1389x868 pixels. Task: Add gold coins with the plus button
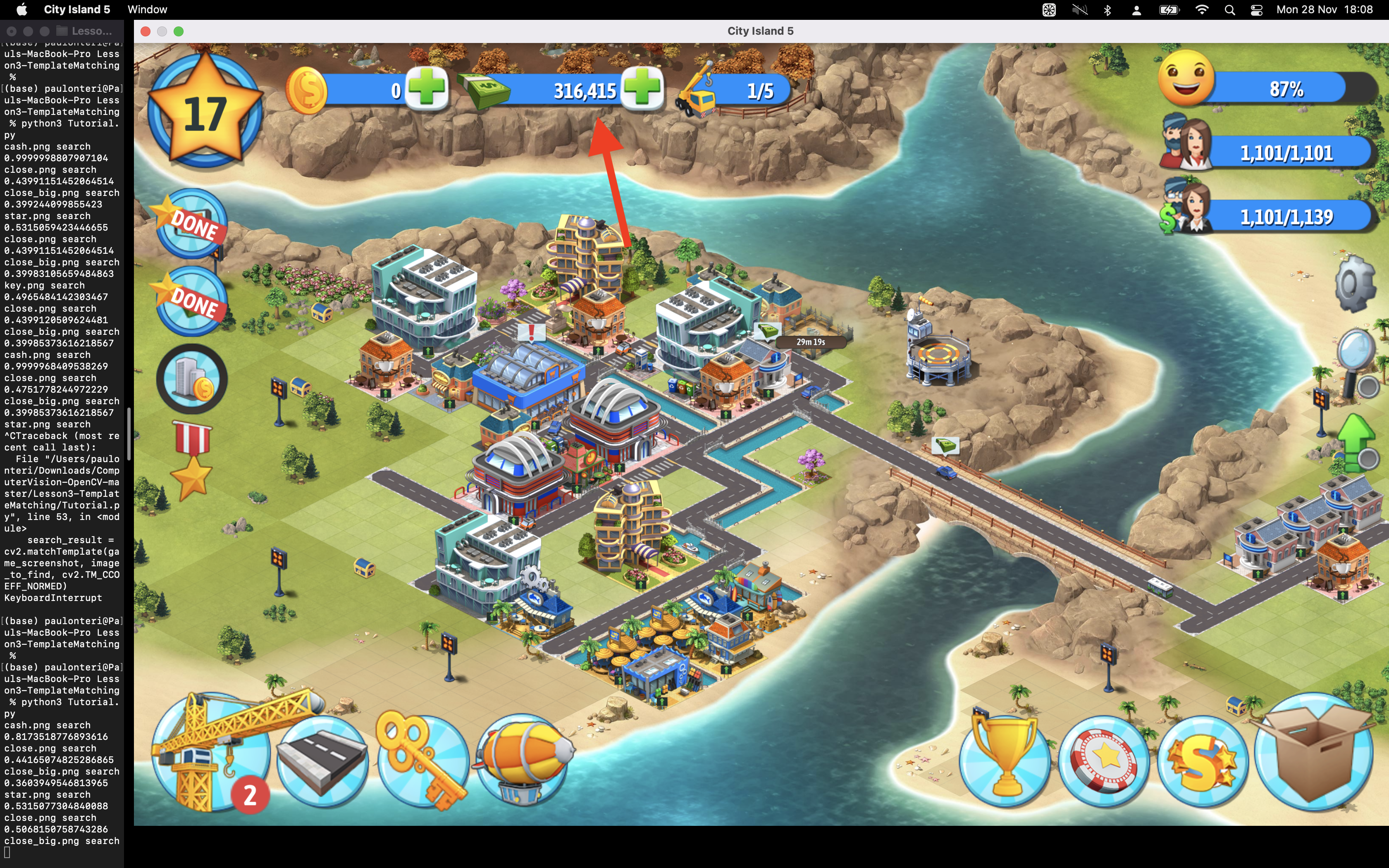426,88
